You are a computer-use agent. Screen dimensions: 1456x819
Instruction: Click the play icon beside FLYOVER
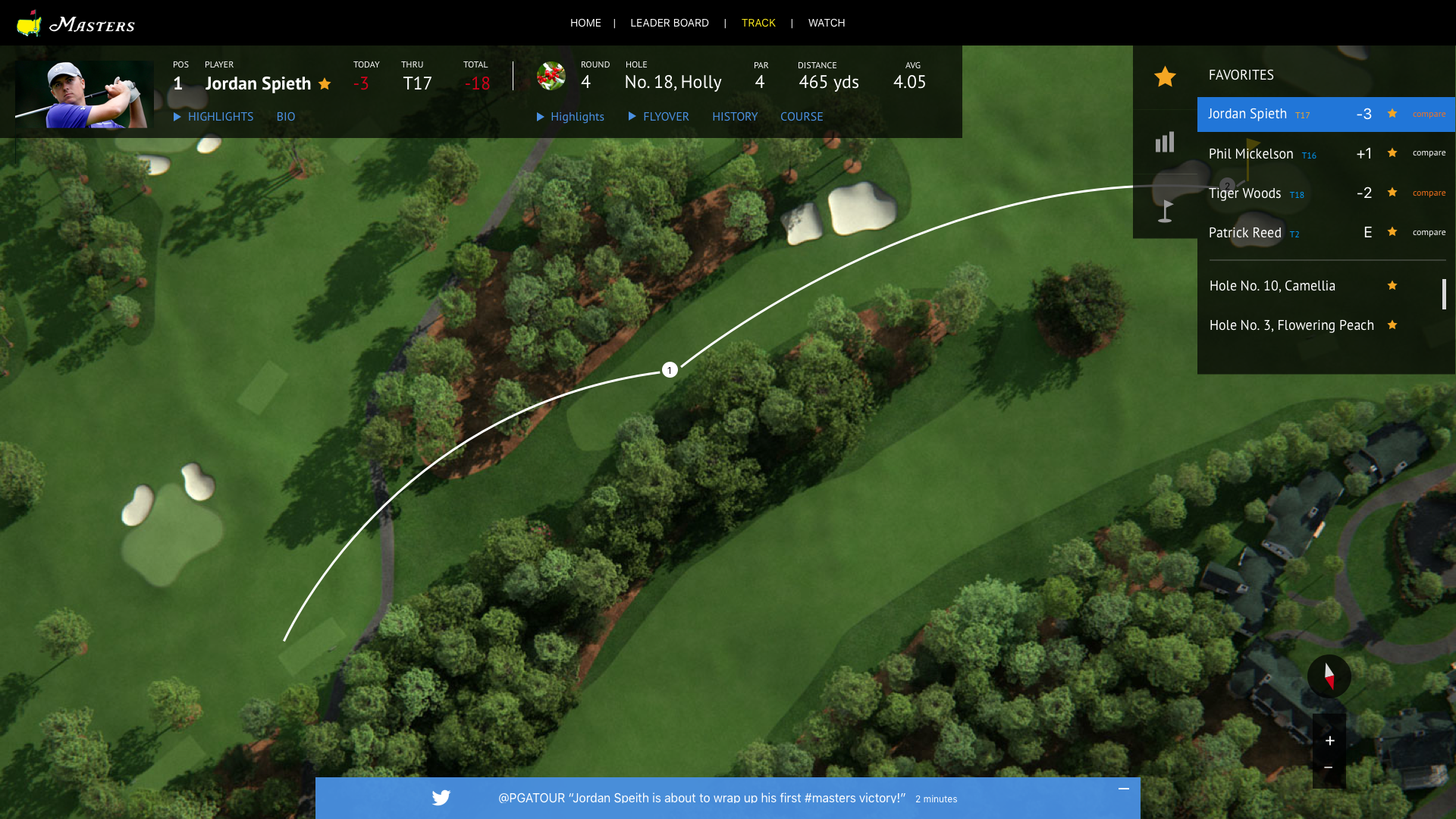pyautogui.click(x=632, y=117)
